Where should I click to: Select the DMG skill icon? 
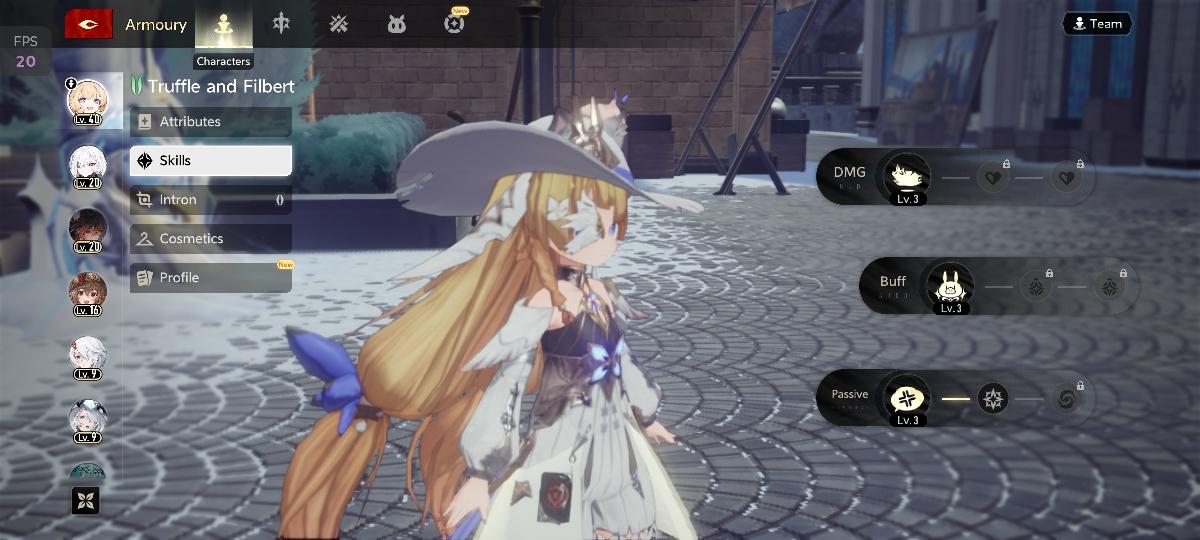(x=907, y=177)
